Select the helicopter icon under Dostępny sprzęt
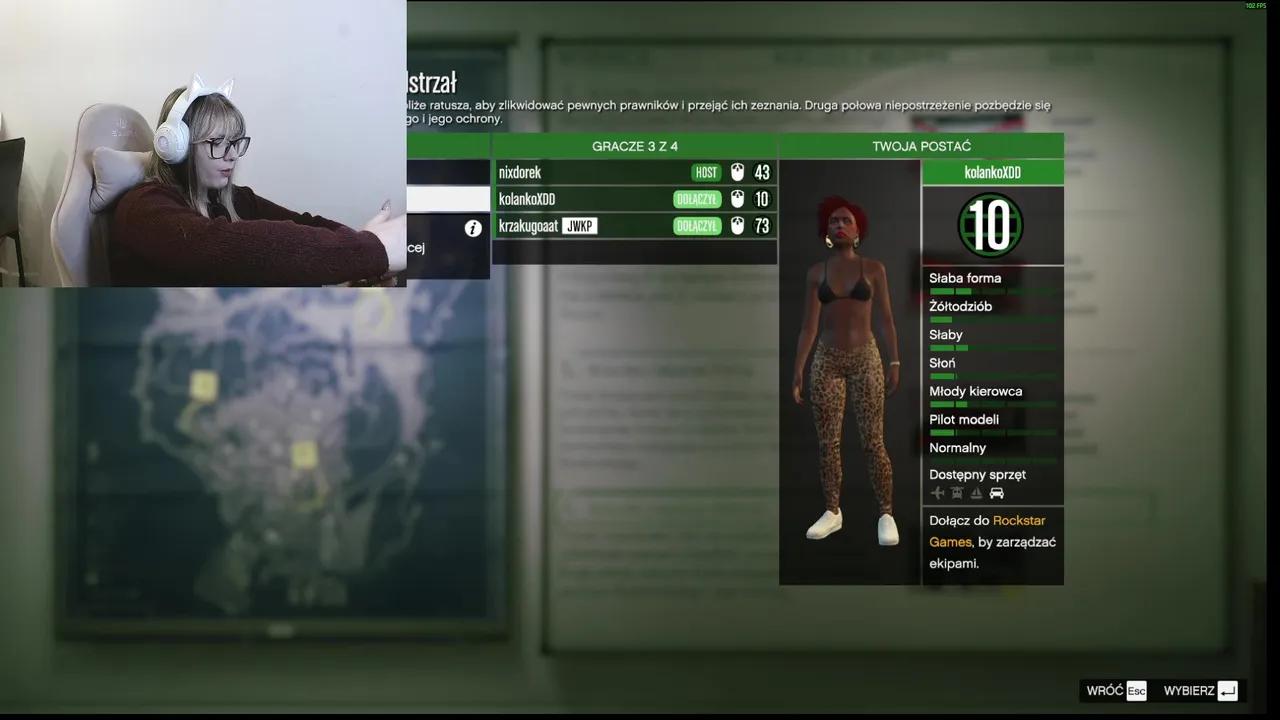 pos(956,493)
